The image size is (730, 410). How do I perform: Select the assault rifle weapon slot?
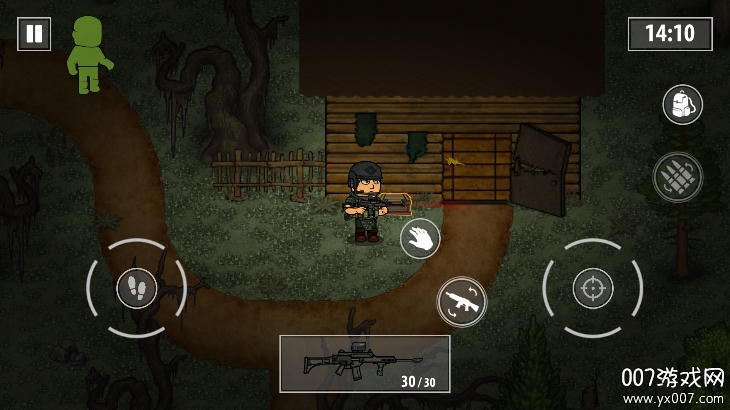coord(364,363)
